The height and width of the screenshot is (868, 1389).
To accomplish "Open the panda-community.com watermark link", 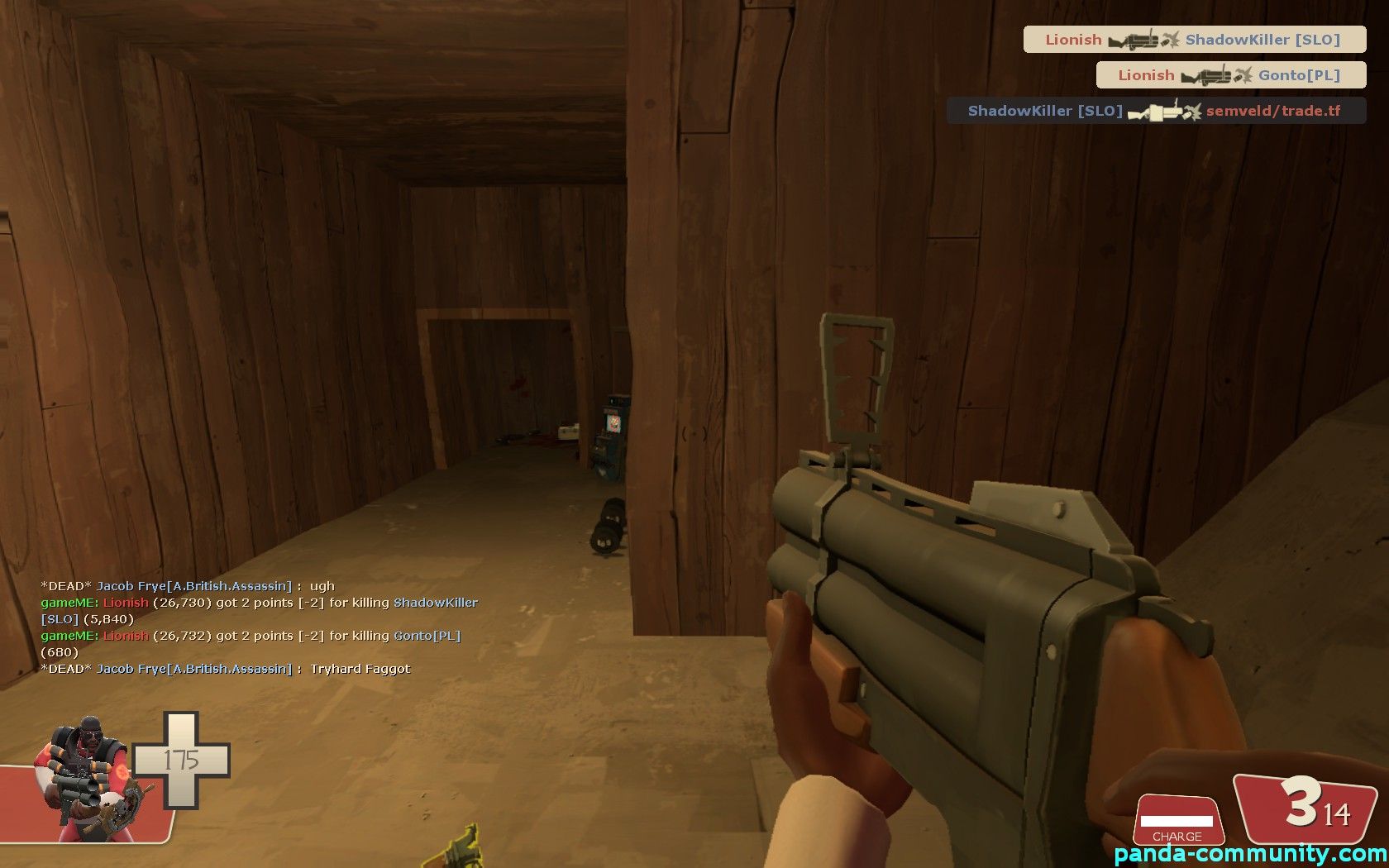I will click(x=1250, y=855).
